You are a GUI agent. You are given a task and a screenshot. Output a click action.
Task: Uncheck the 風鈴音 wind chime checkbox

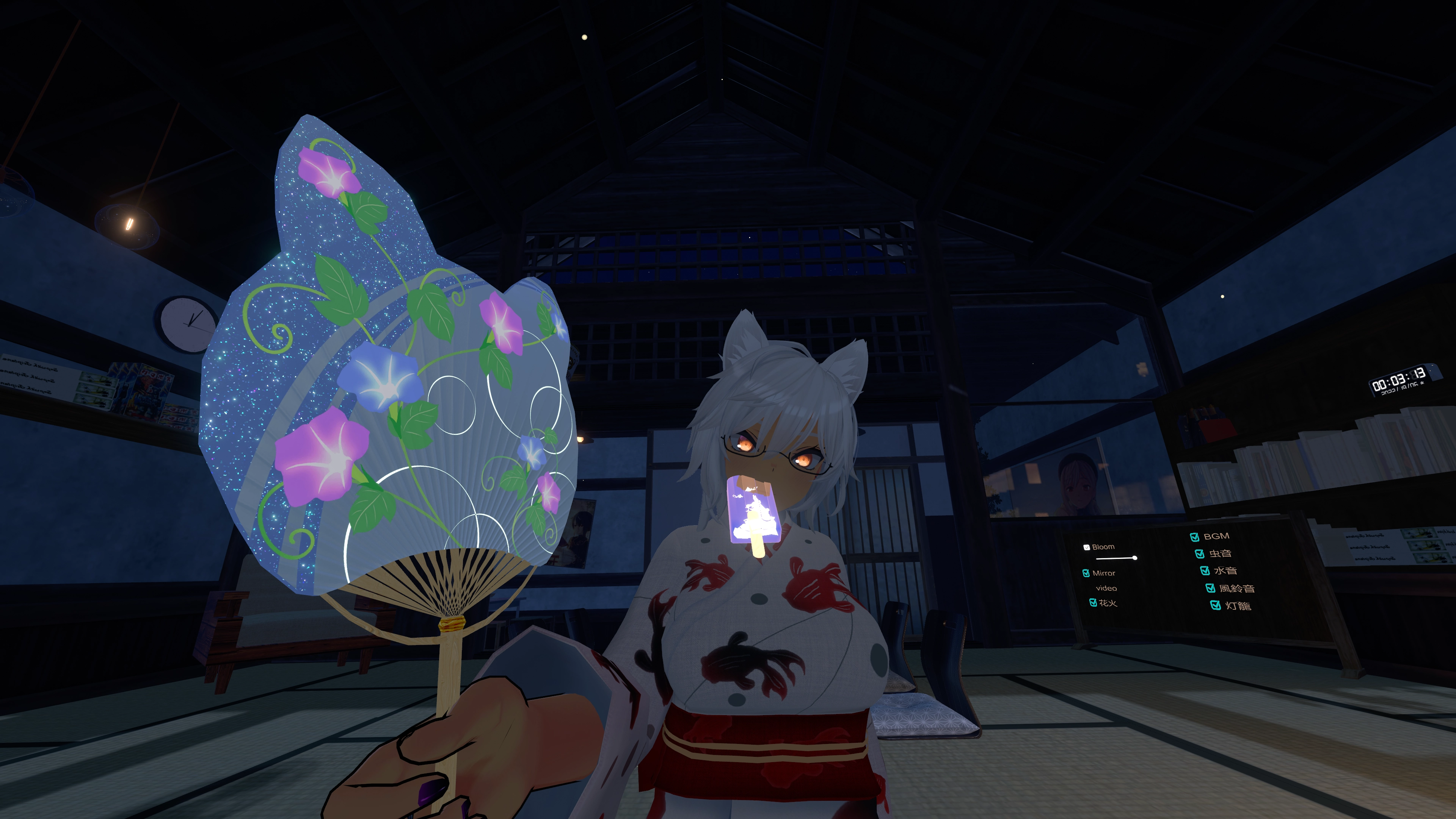pyautogui.click(x=1210, y=588)
